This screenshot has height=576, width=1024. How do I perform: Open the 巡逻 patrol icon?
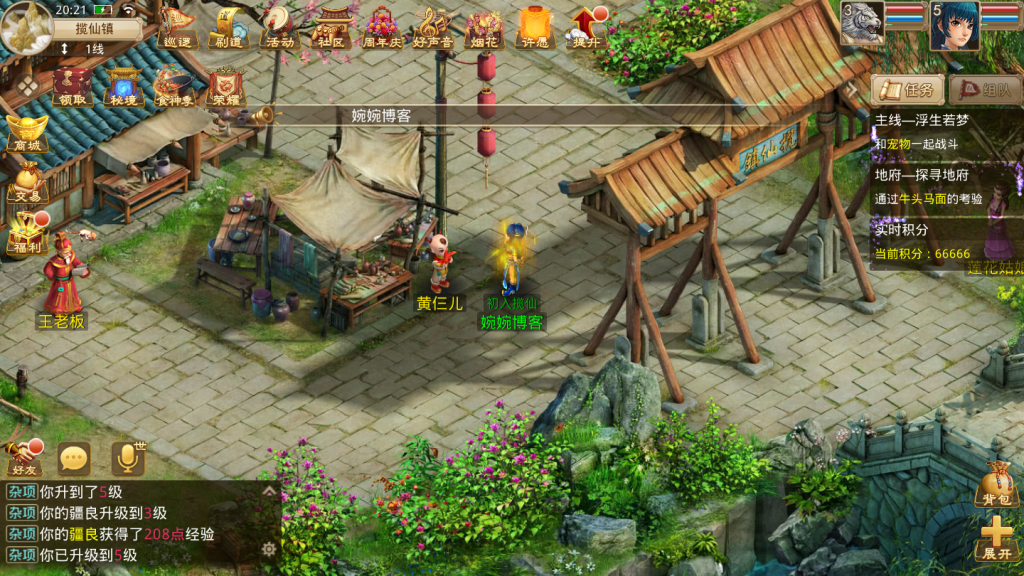click(176, 26)
